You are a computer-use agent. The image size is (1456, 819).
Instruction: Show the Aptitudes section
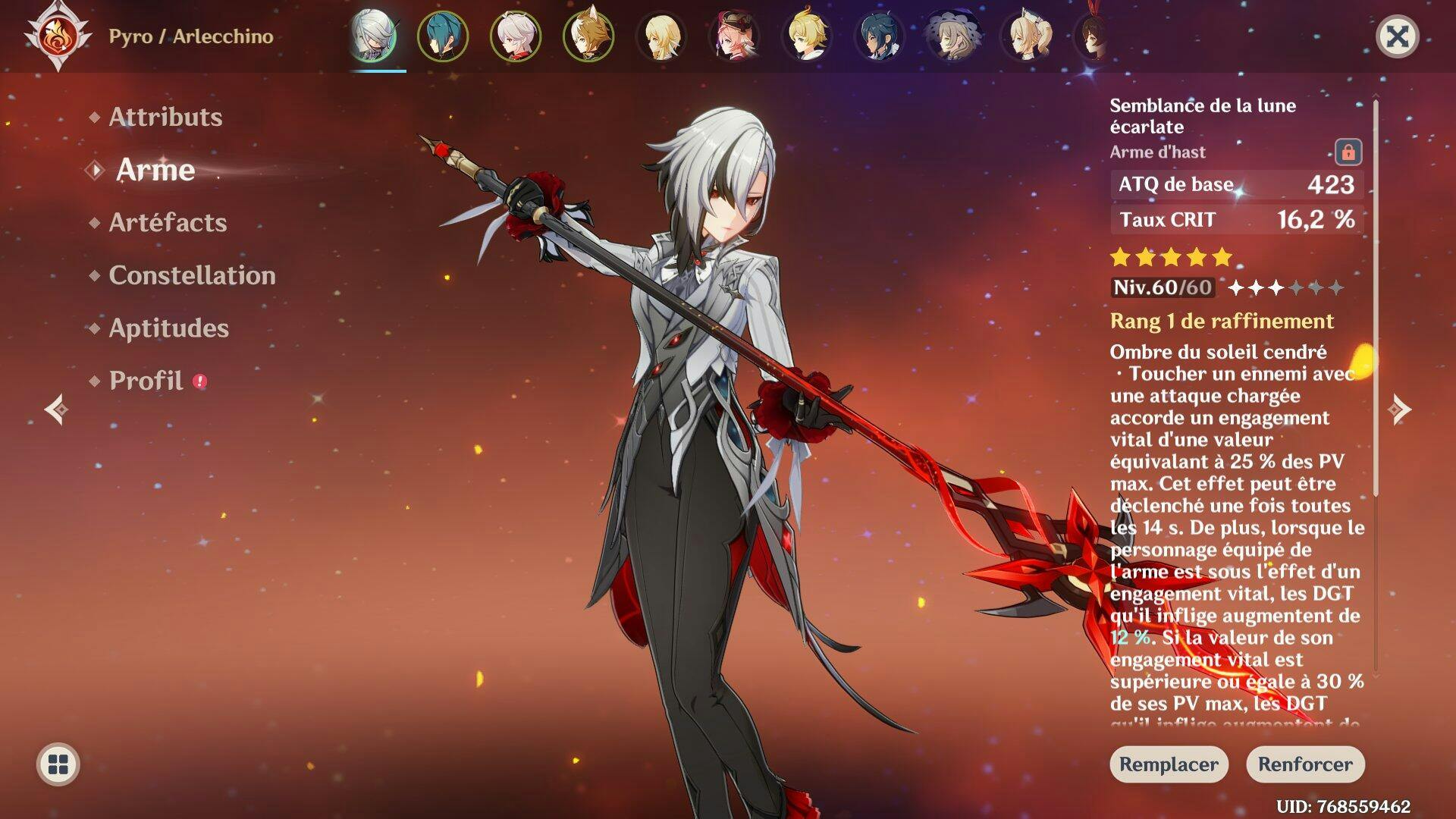pyautogui.click(x=168, y=328)
